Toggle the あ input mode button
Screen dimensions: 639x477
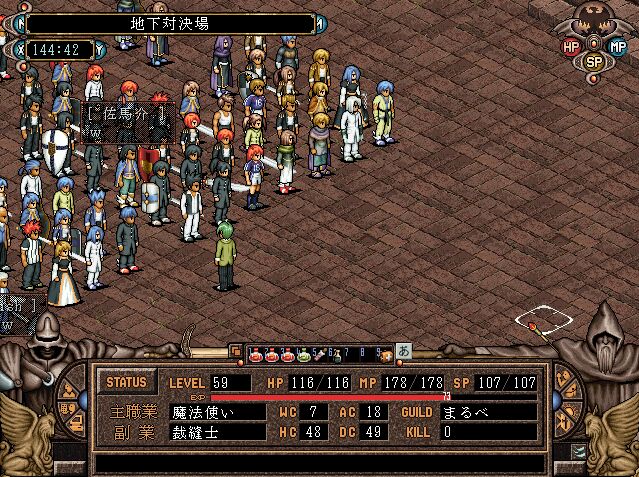[x=404, y=351]
